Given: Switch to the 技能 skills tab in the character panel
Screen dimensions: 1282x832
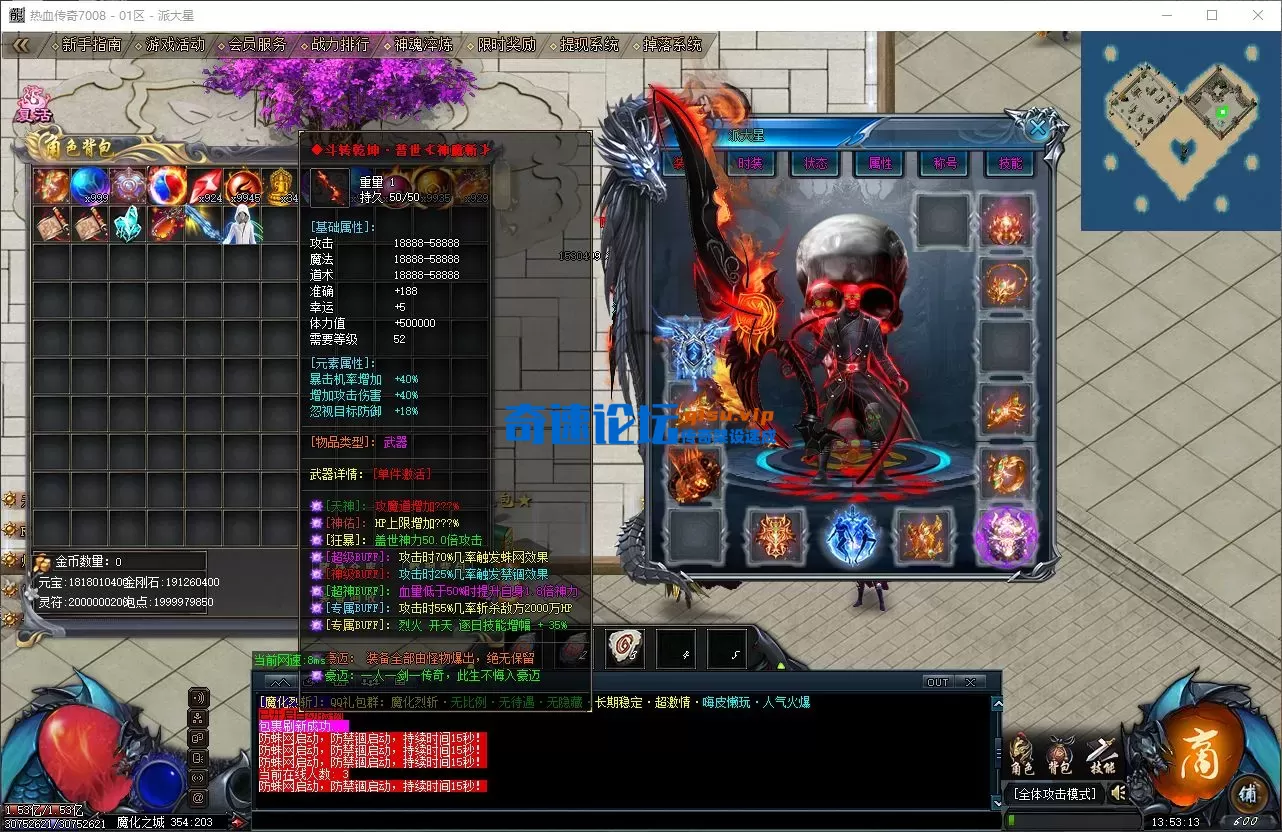Looking at the screenshot, I should [1010, 163].
